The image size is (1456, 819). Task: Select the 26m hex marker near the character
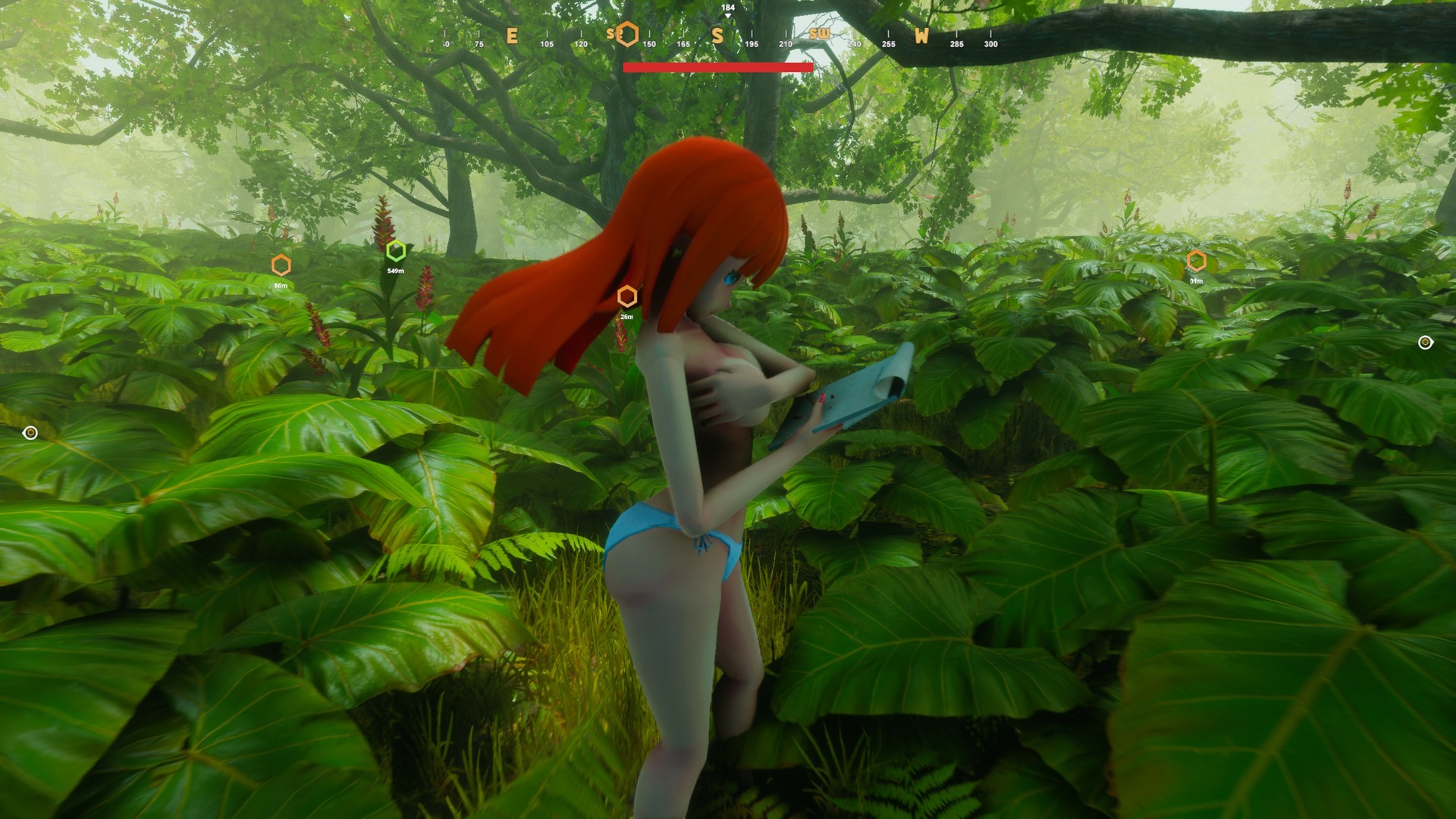coord(626,296)
